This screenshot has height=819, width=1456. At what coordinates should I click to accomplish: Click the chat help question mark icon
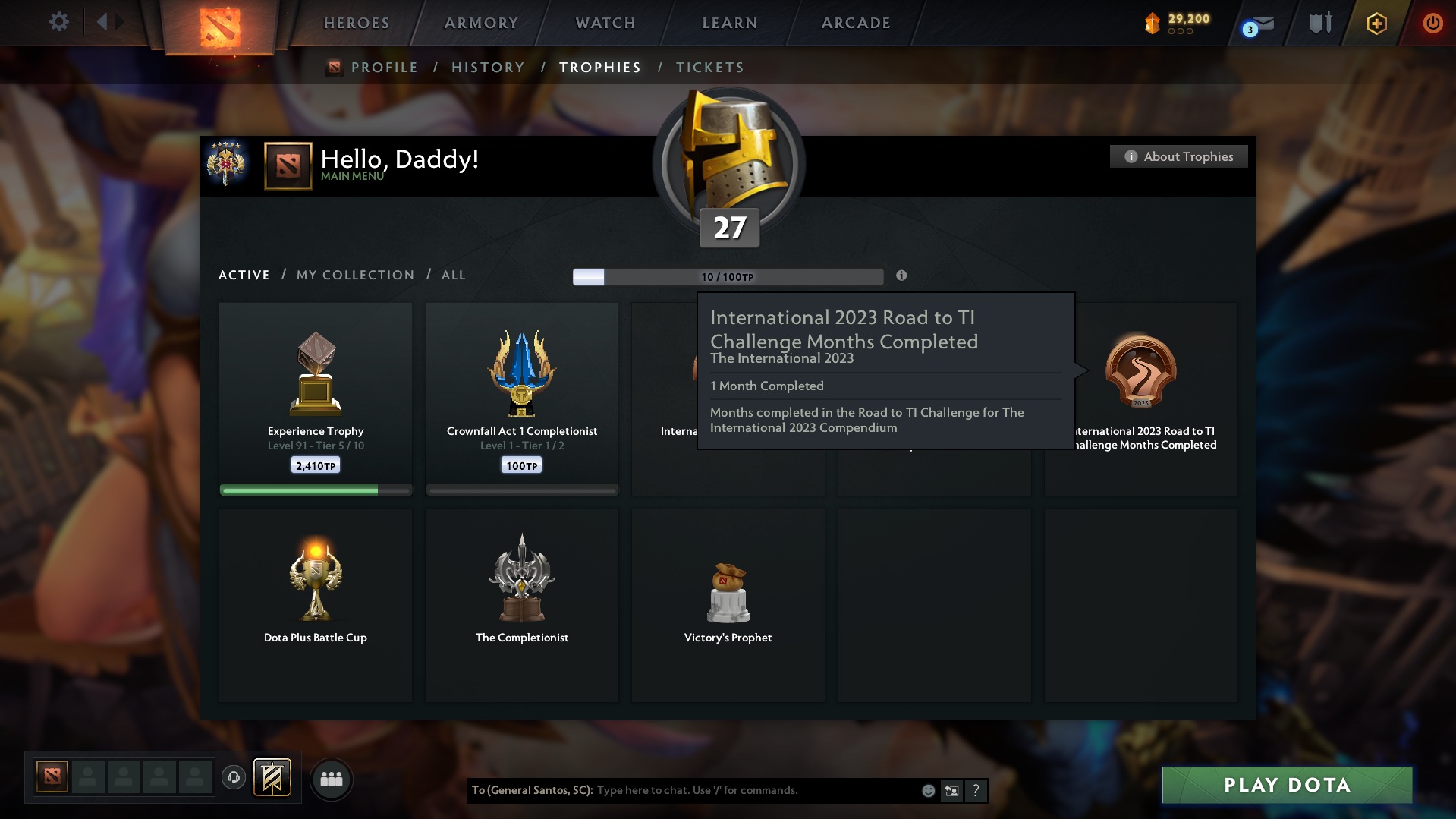tap(976, 790)
